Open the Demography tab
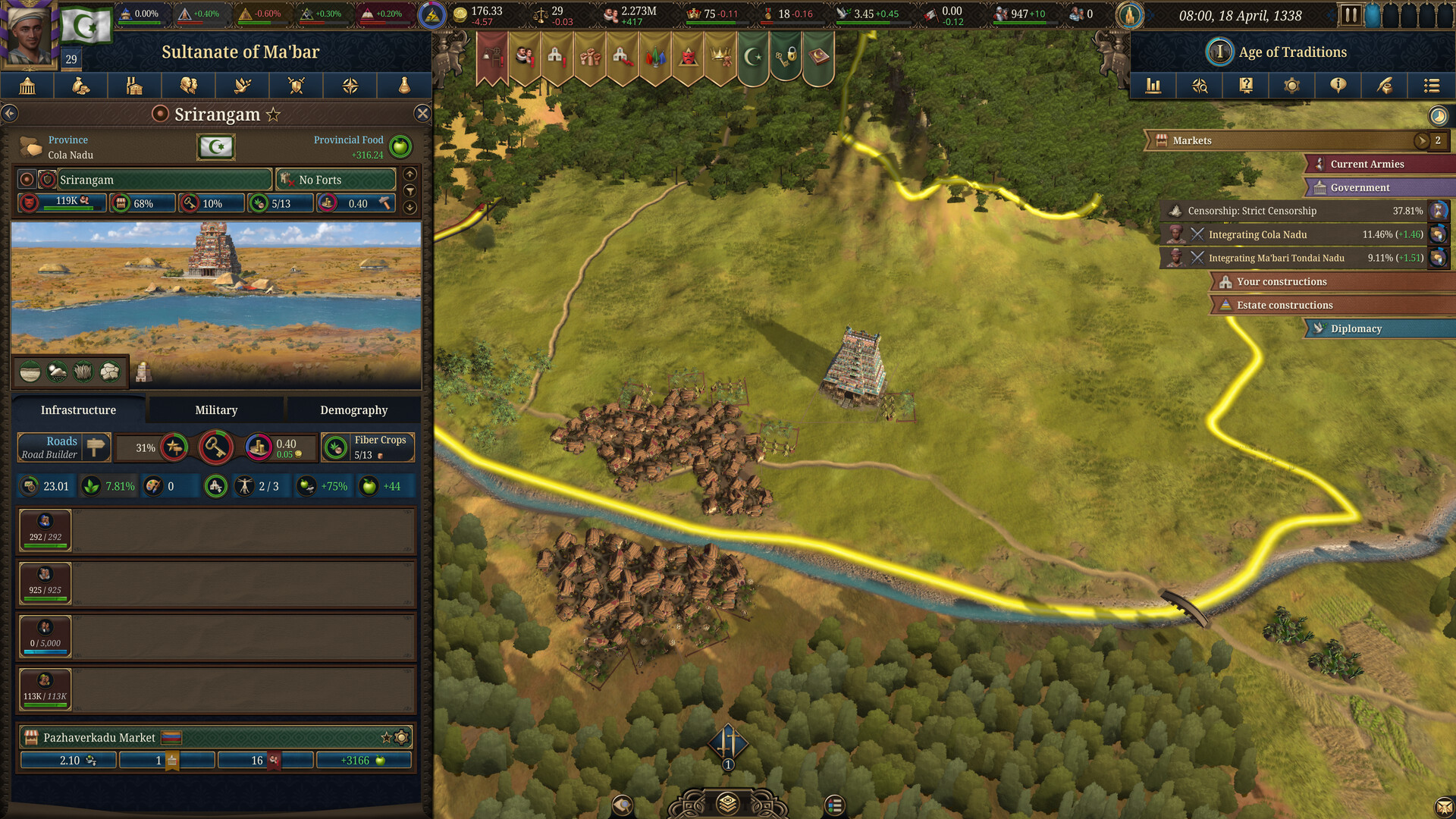This screenshot has width=1456, height=819. 353,409
